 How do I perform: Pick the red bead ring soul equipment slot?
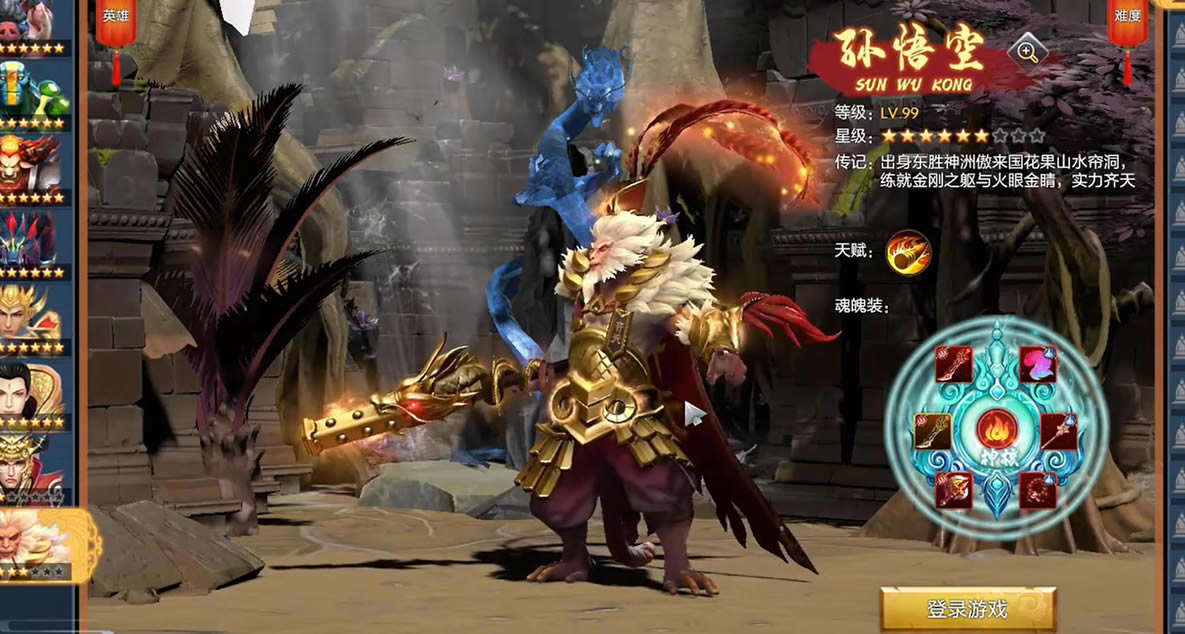[1038, 491]
